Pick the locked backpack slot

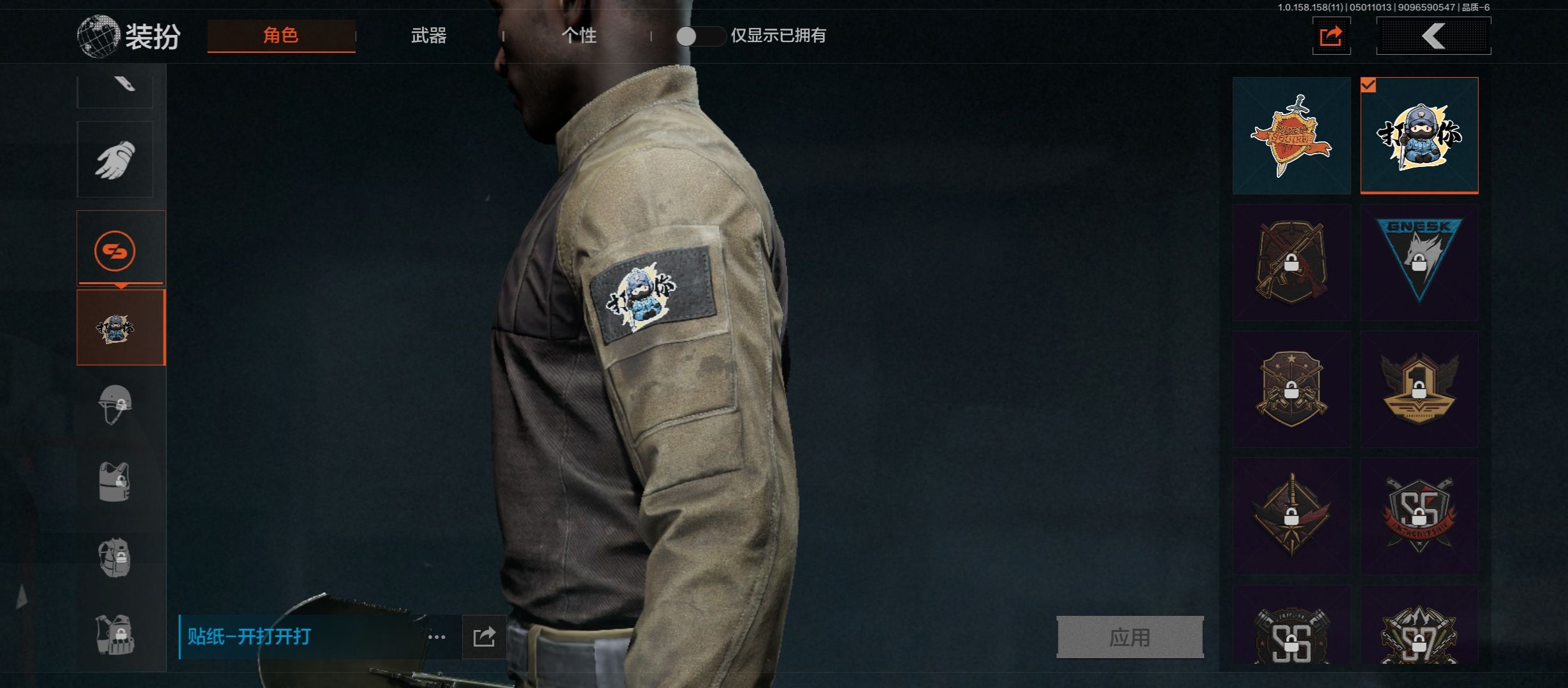[x=115, y=558]
